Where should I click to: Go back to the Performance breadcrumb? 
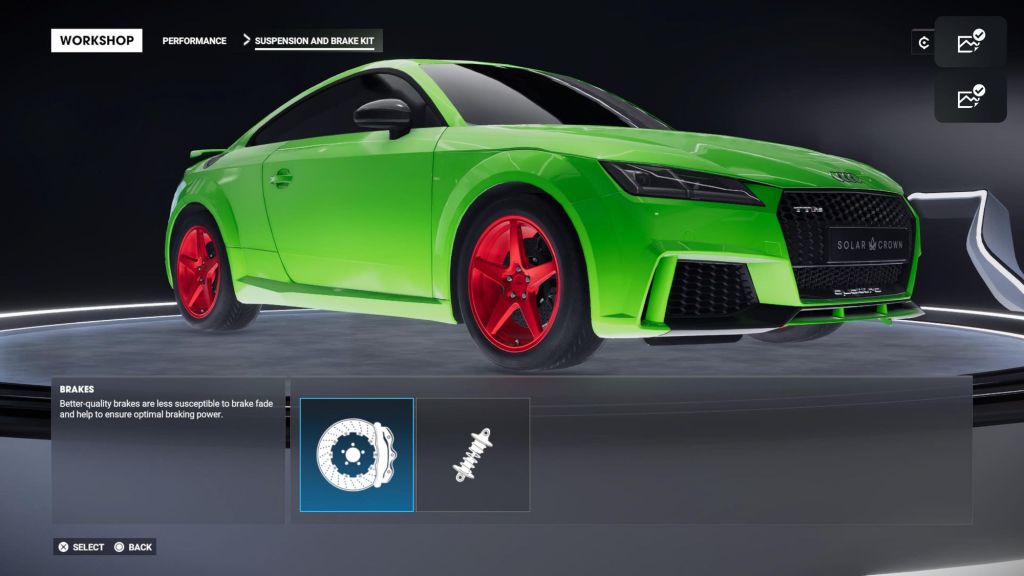(194, 41)
